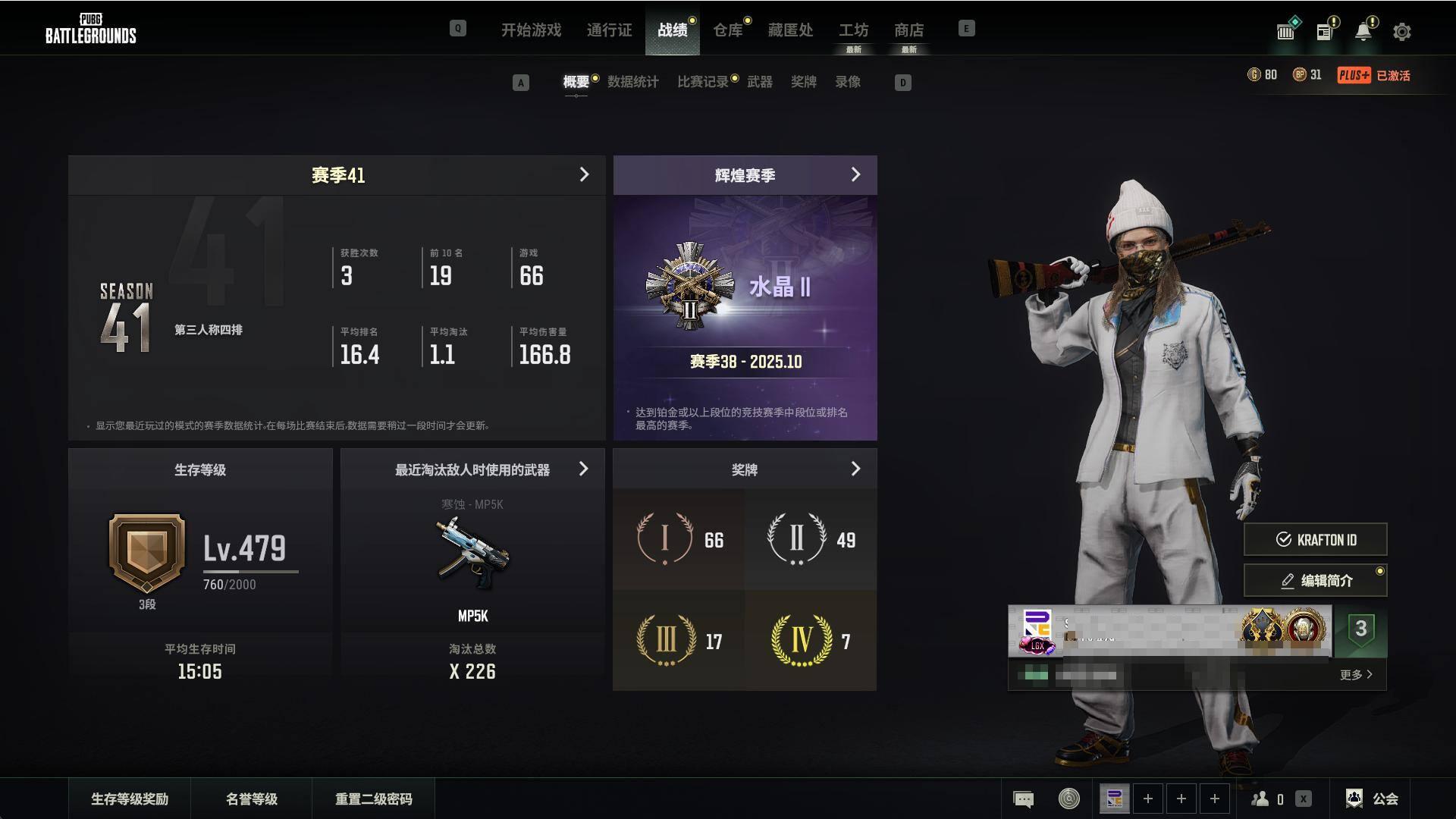Screen dimensions: 1456x819
Task: Open 生存等级奖励 rewards
Action: 130,799
